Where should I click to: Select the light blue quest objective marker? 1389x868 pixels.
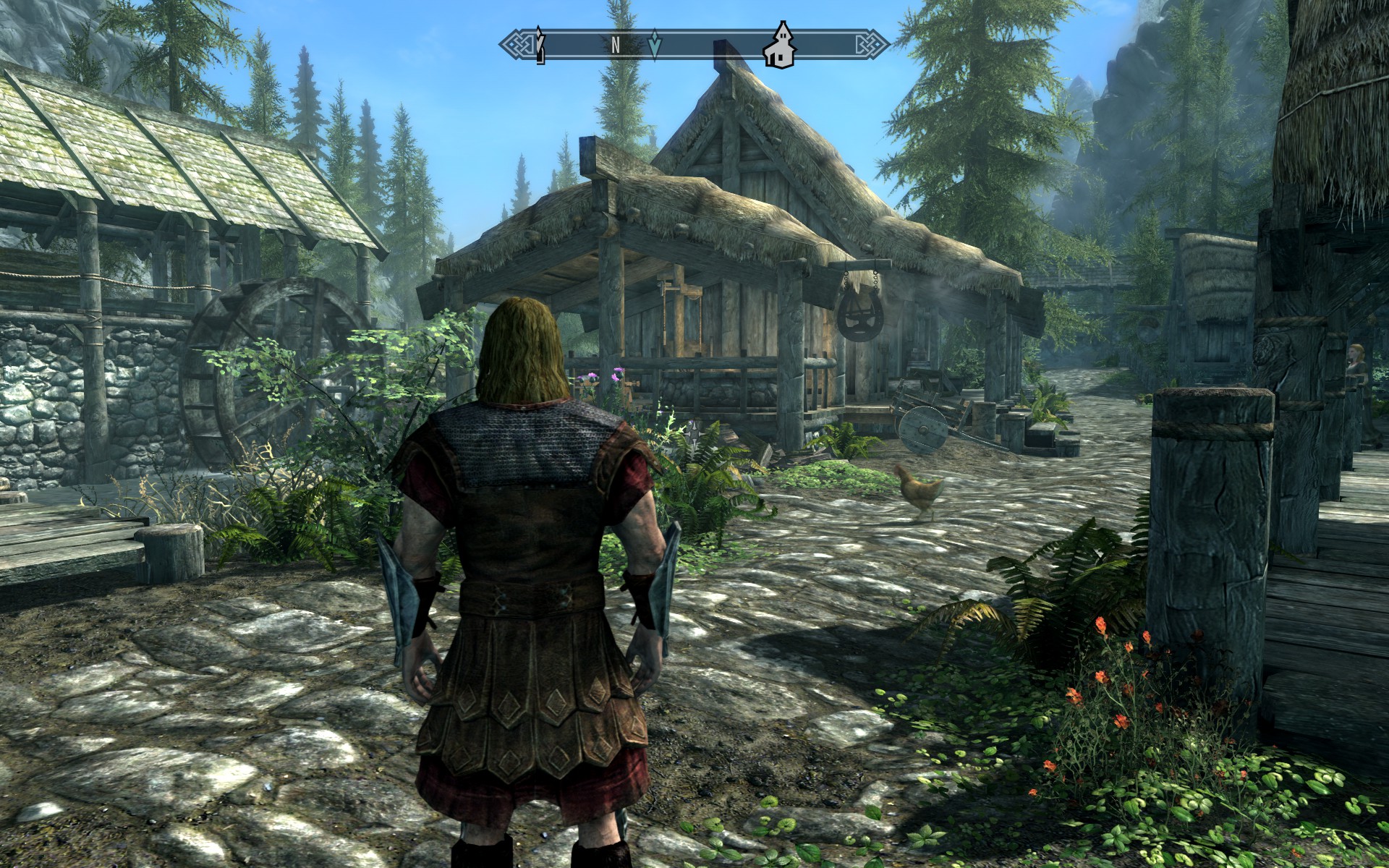(654, 45)
